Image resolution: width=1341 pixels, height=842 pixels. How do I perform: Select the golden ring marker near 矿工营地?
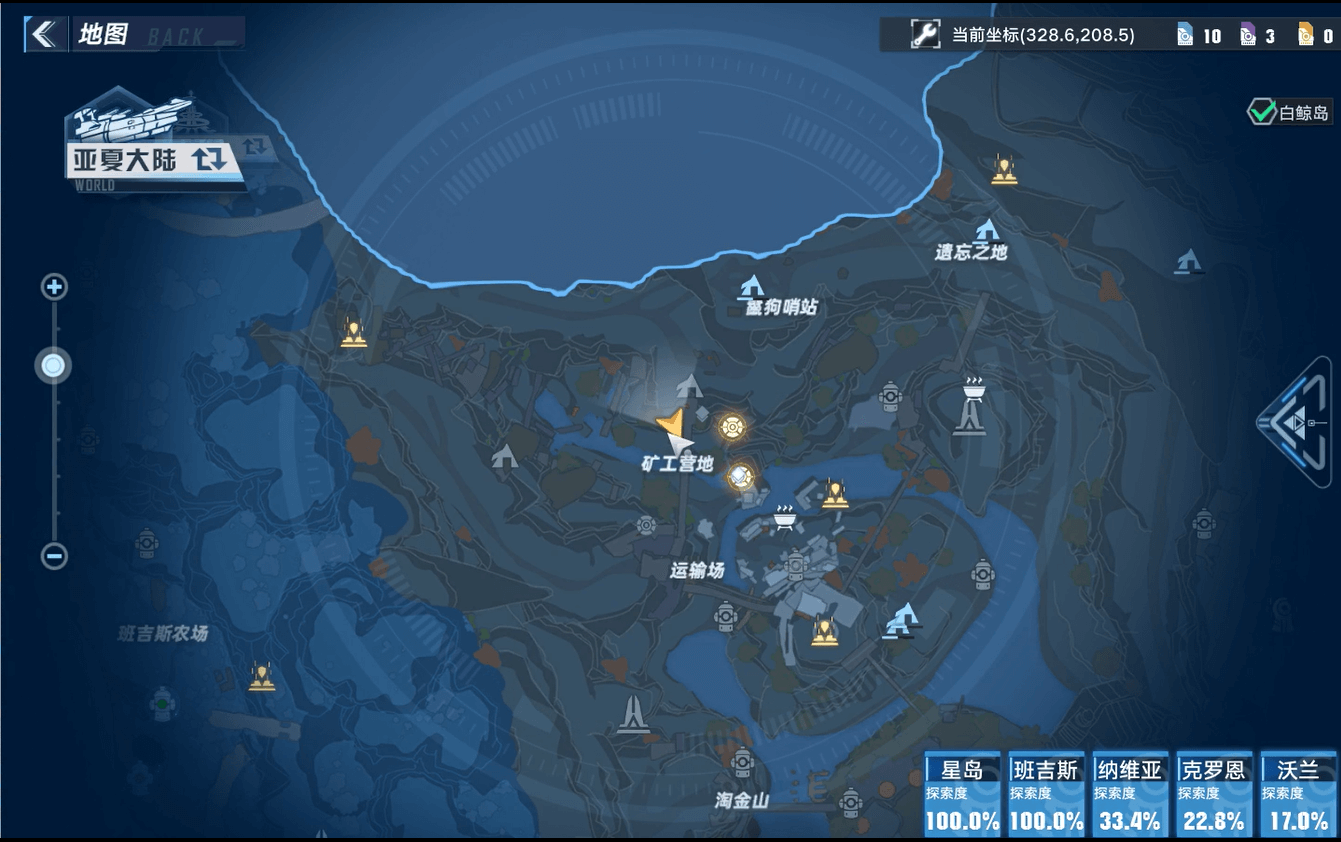coord(733,428)
